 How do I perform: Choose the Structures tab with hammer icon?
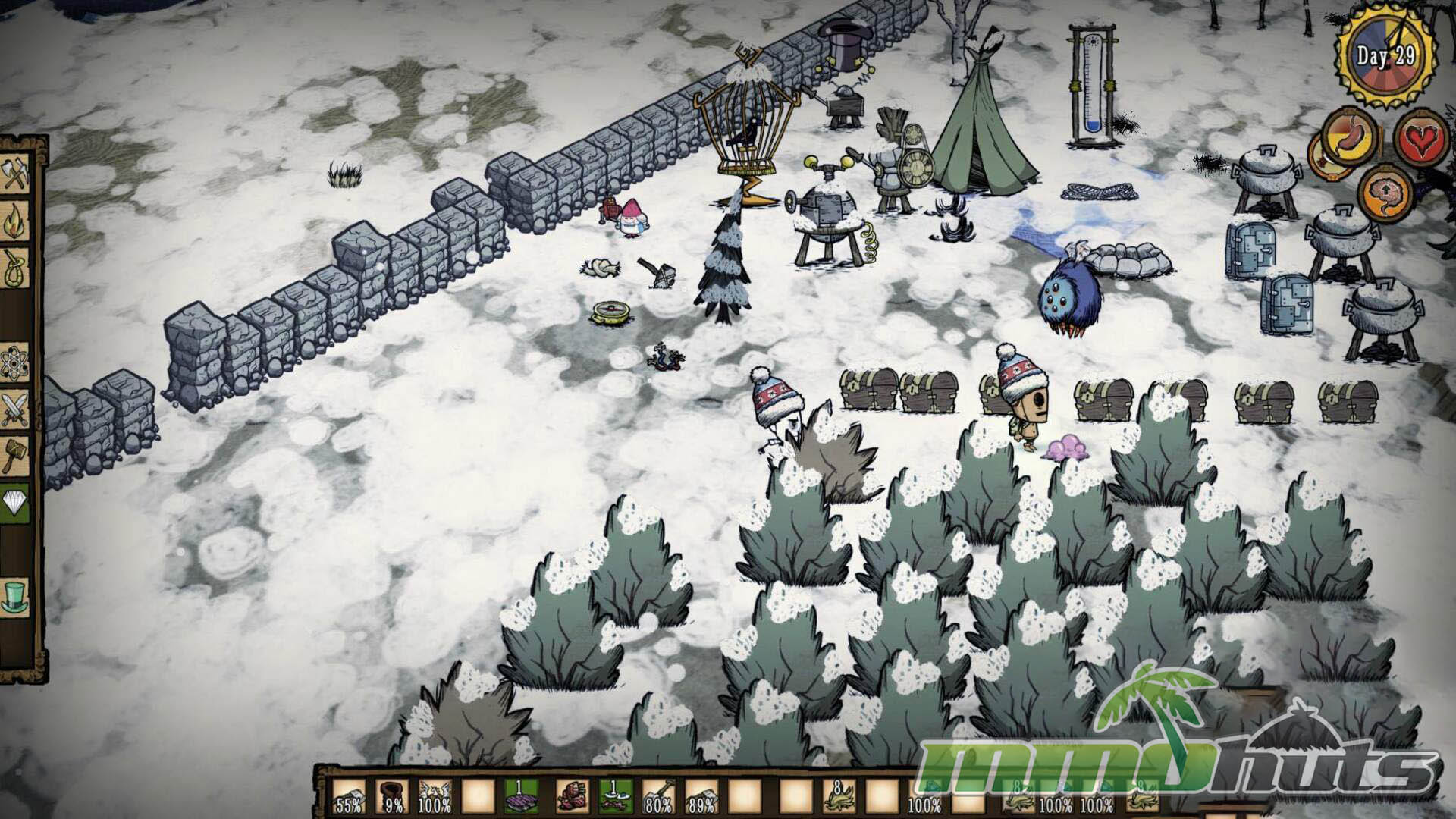coord(16,455)
